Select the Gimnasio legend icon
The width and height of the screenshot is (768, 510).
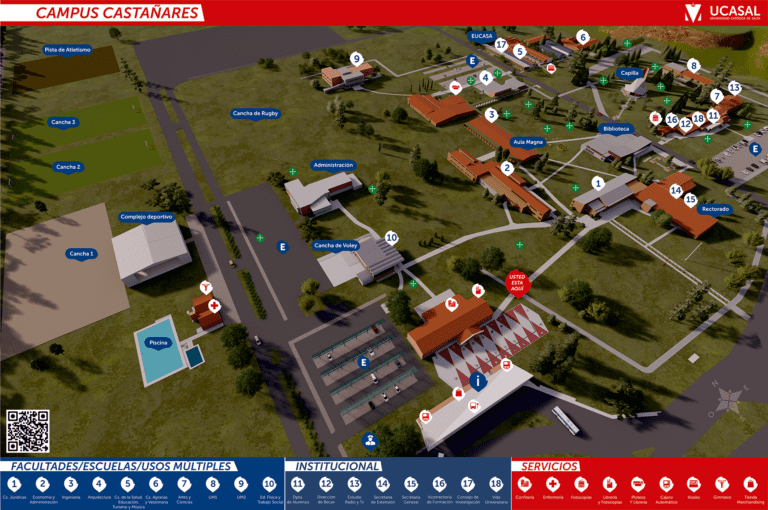pyautogui.click(x=722, y=484)
